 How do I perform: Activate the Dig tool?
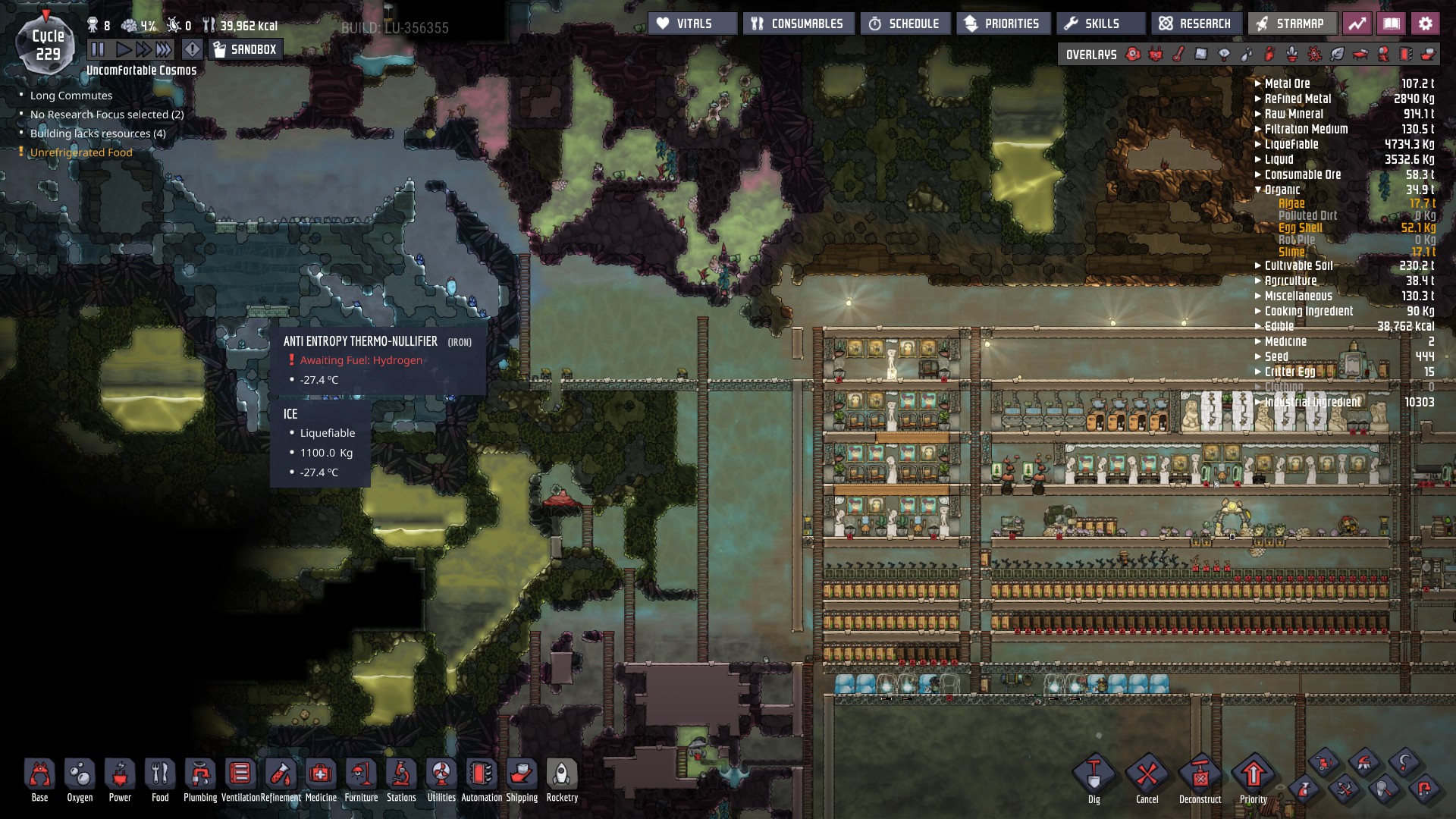(1094, 779)
